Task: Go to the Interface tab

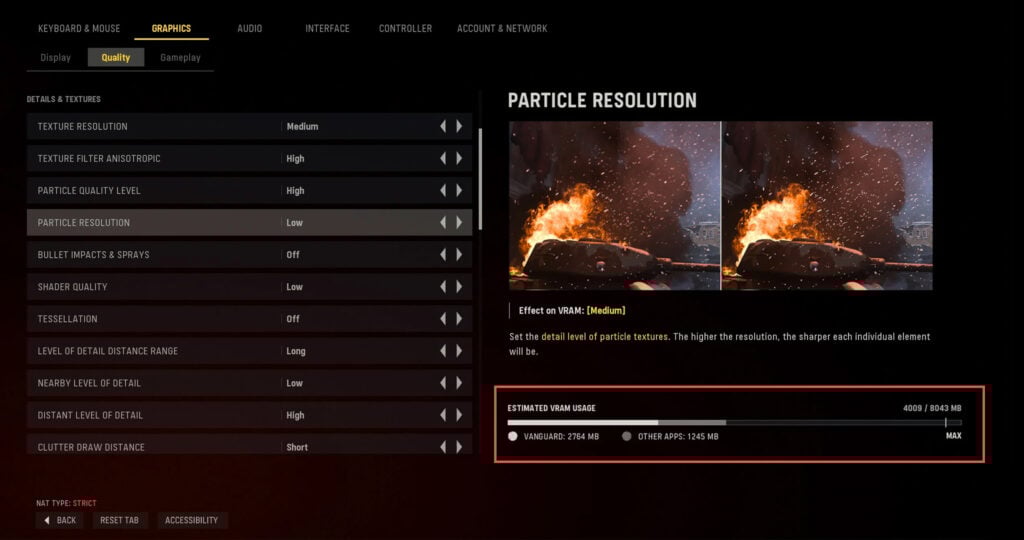Action: (x=327, y=28)
